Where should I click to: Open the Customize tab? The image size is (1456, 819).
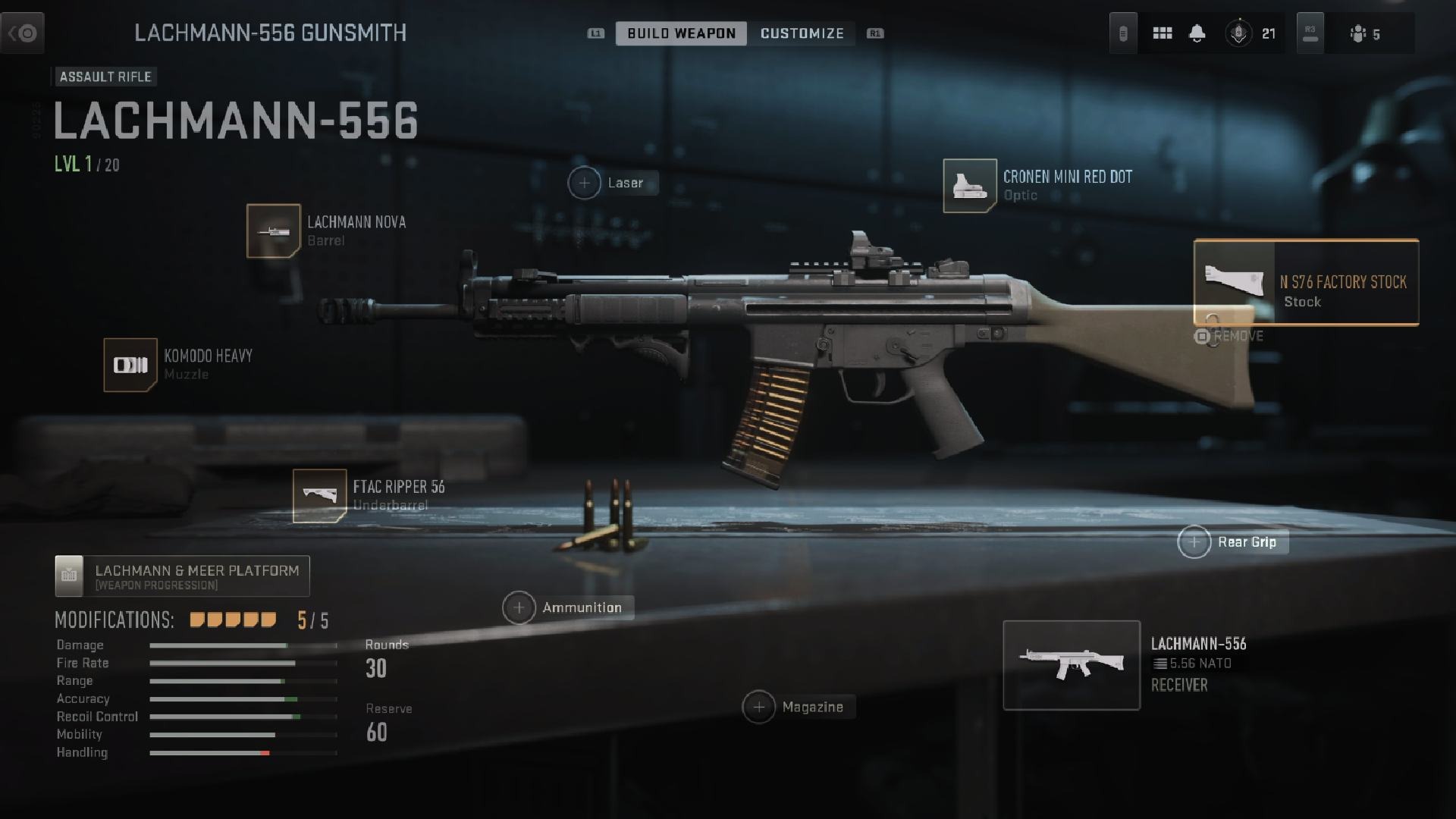[x=802, y=33]
